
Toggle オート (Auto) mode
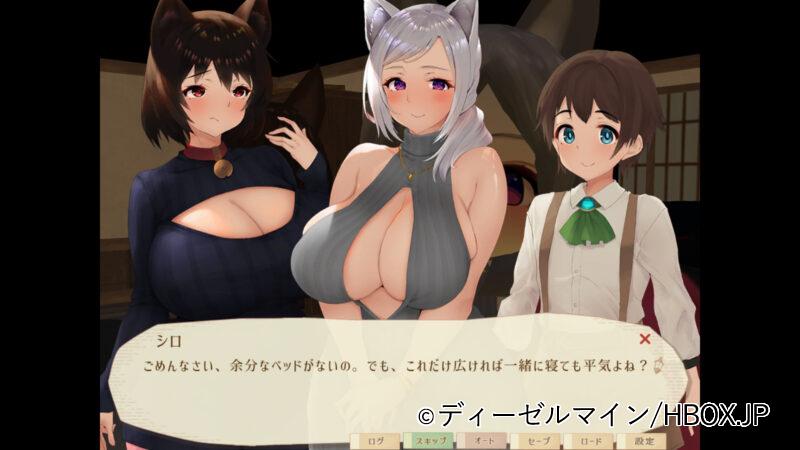point(482,439)
